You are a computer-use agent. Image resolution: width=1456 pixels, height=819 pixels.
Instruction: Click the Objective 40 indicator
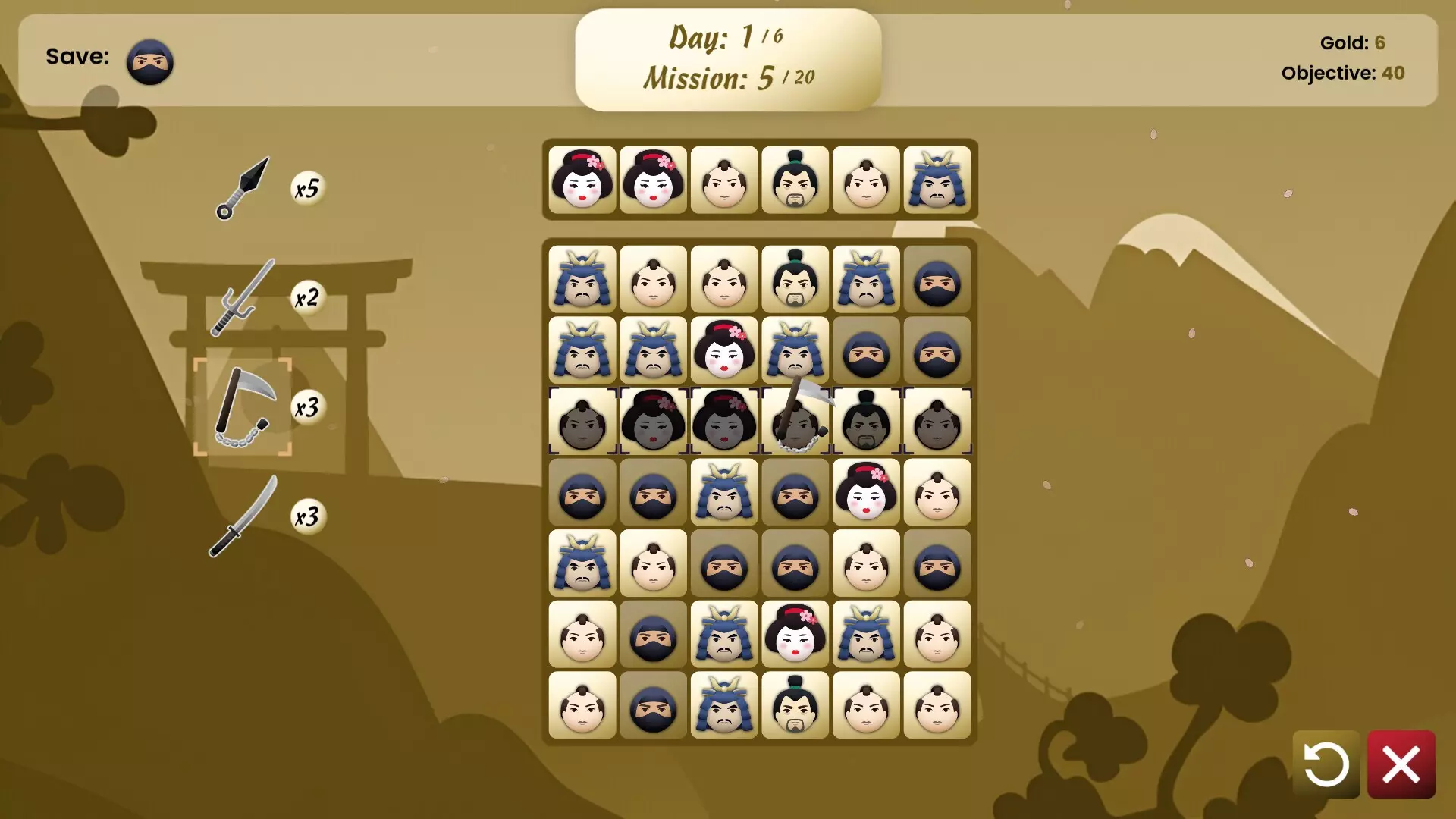[1344, 74]
